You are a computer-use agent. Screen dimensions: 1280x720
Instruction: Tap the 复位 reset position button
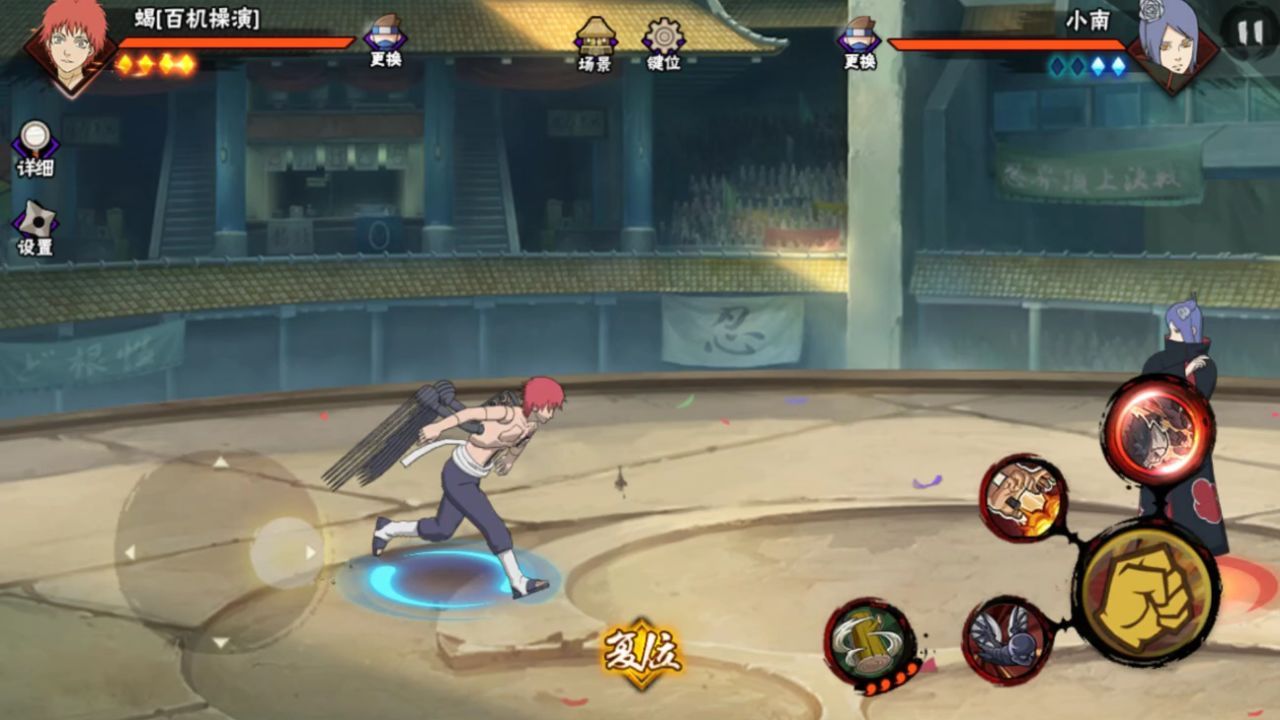point(642,653)
